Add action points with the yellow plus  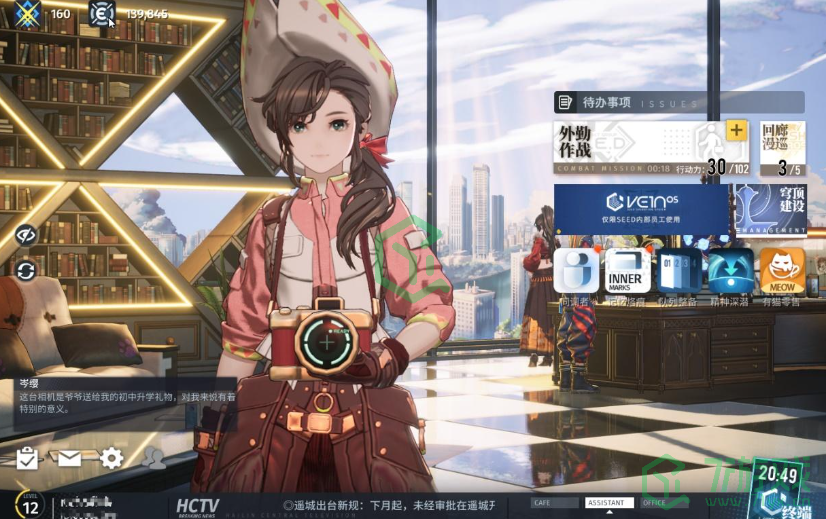[736, 131]
